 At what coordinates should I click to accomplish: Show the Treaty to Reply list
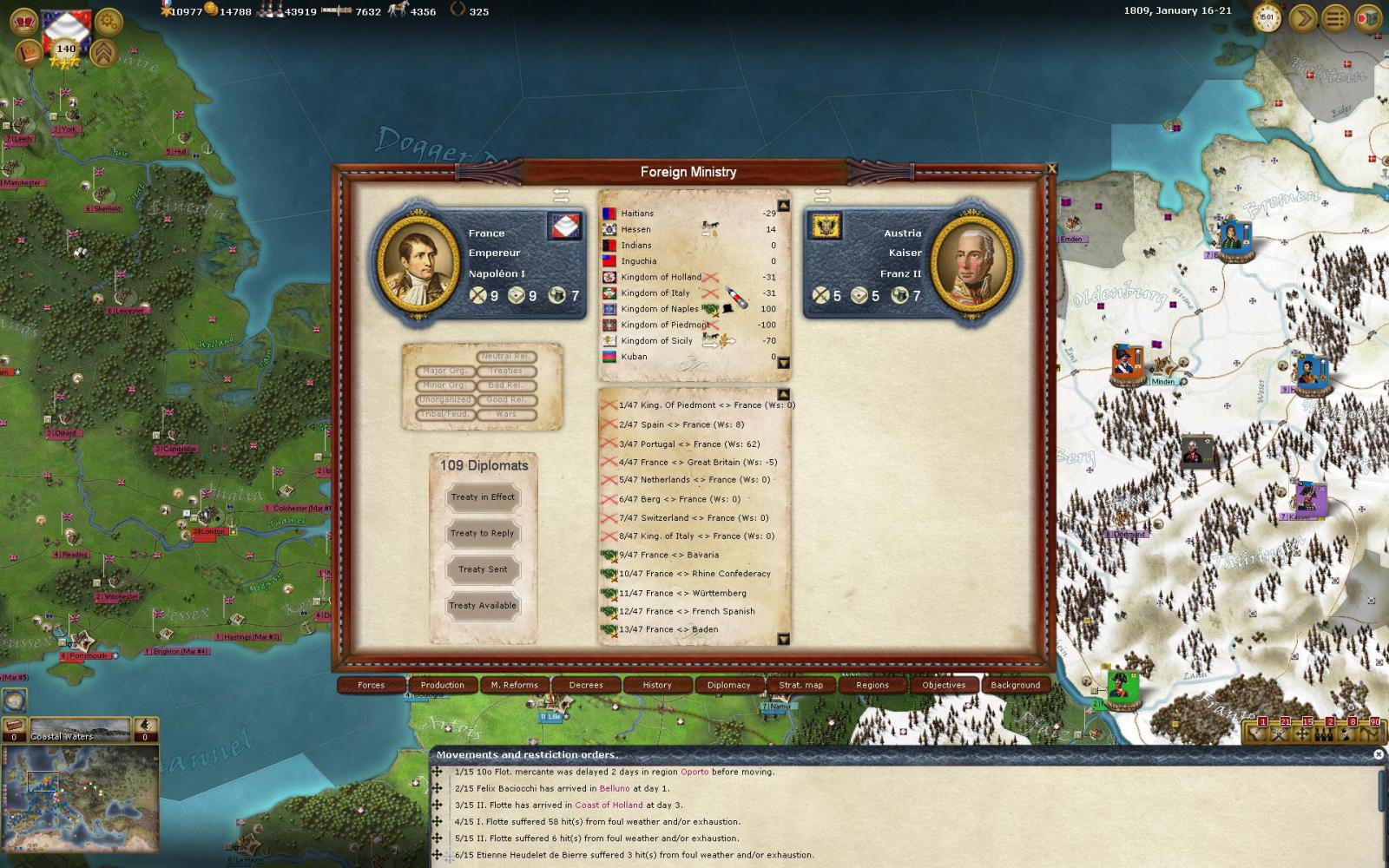483,534
